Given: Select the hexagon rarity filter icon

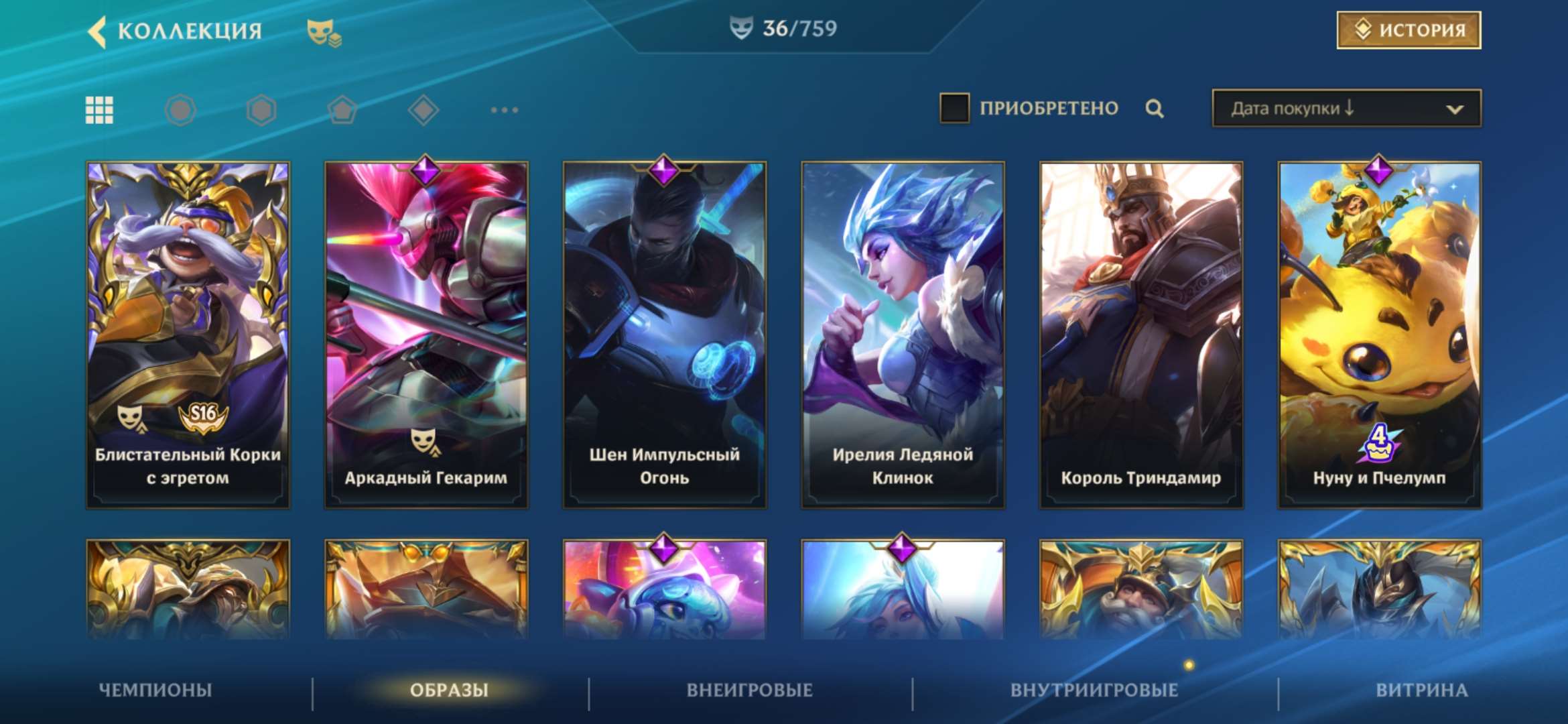Looking at the screenshot, I should click(261, 109).
